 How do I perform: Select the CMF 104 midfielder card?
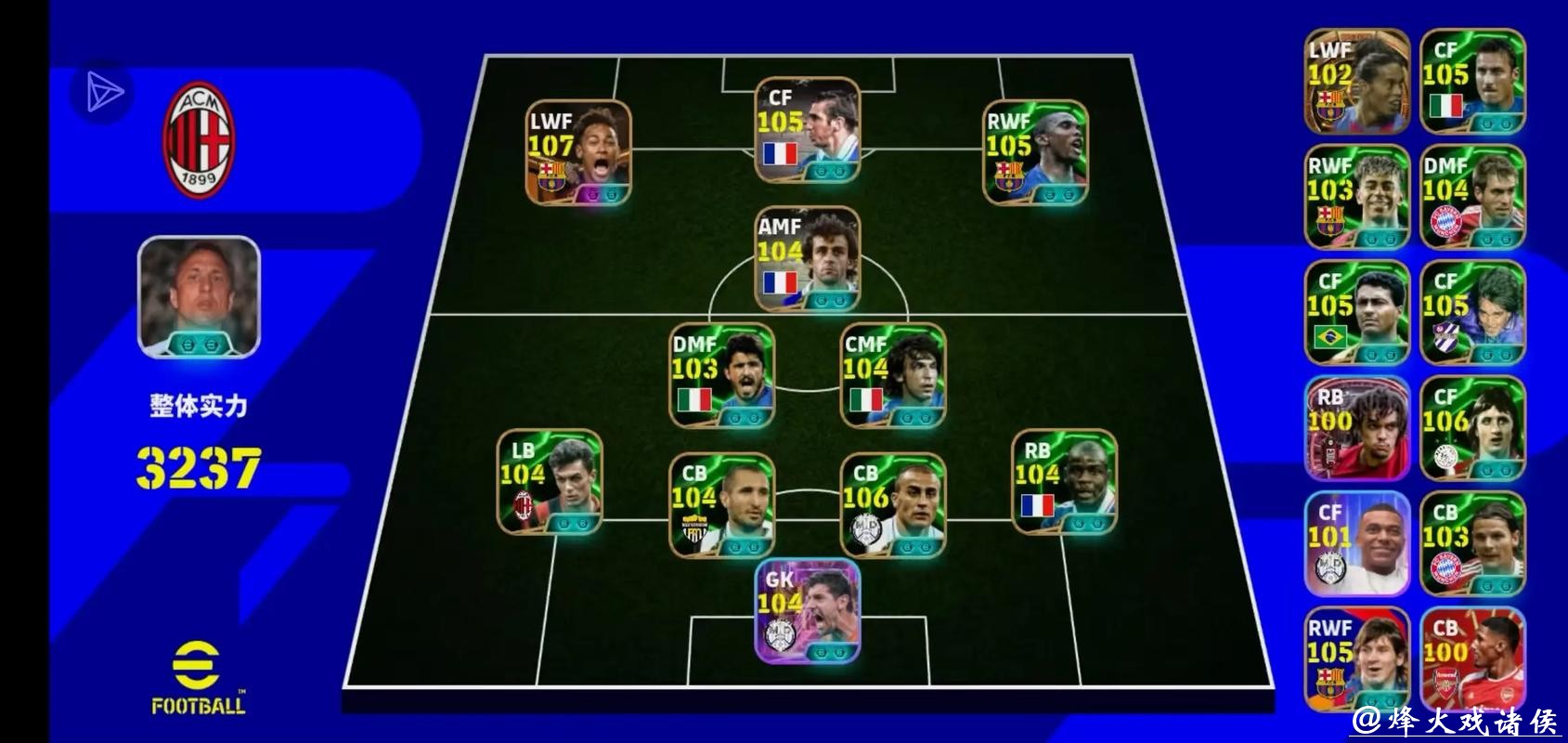892,375
